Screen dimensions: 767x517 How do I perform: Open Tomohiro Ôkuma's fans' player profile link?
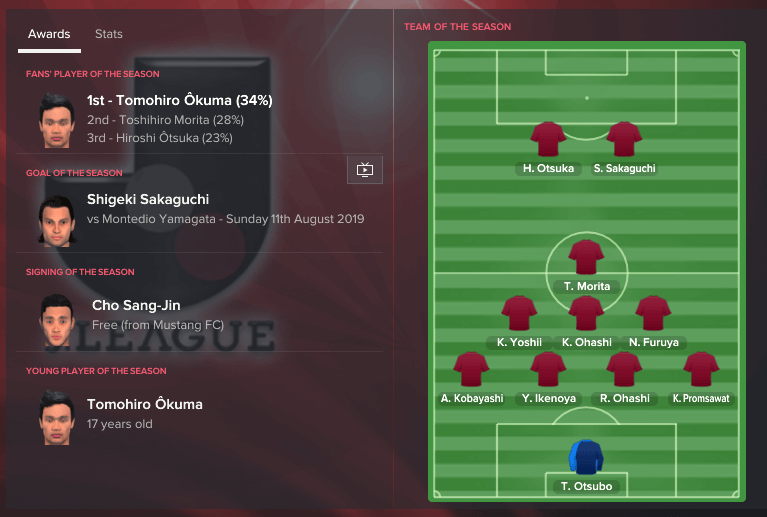coord(180,100)
